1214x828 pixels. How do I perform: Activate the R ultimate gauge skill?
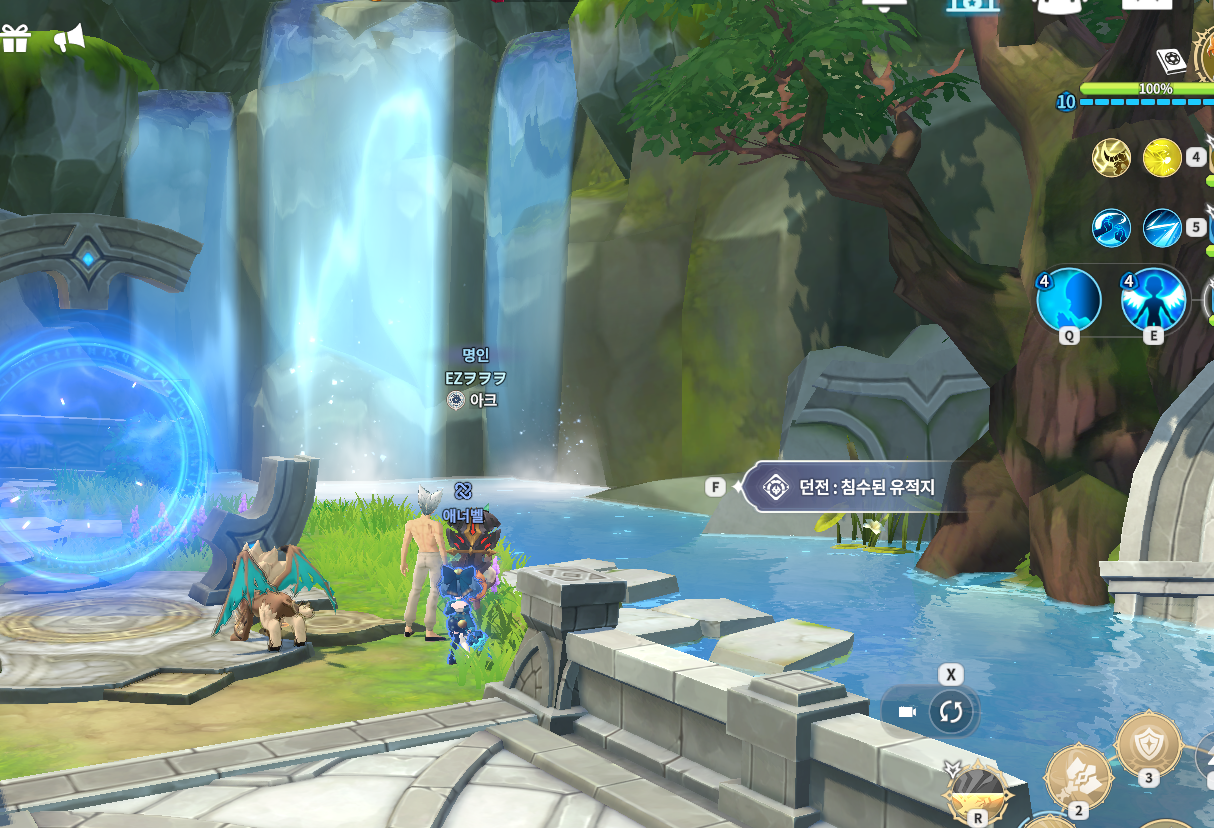(978, 793)
